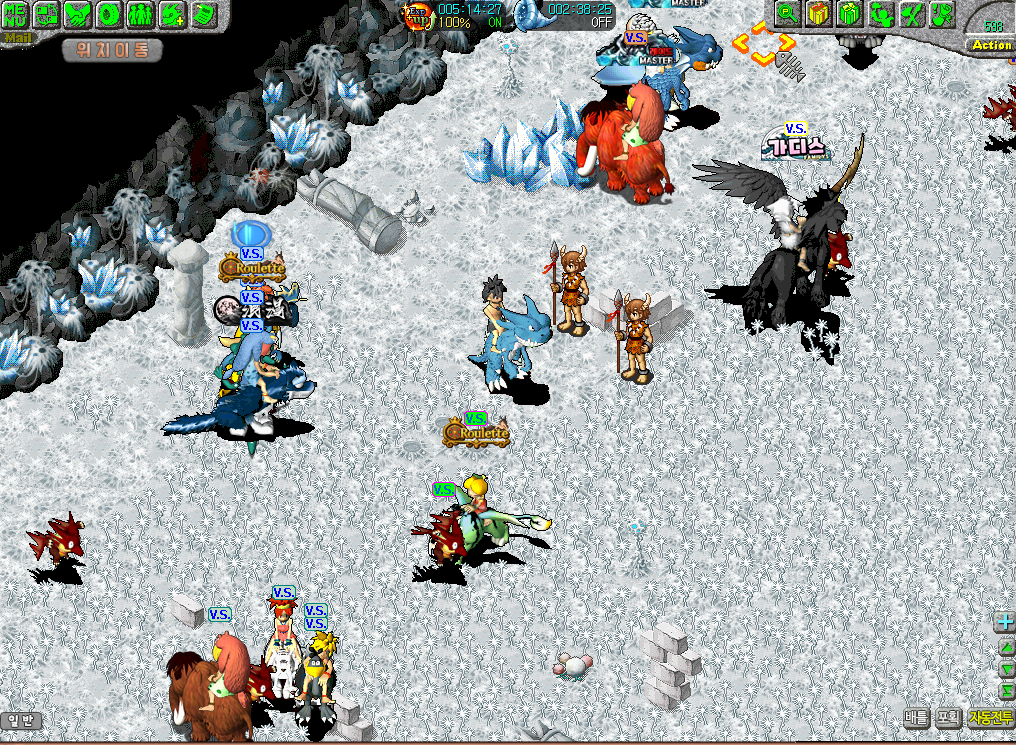This screenshot has height=745, width=1016.
Task: Click the trade exchange icon
Action: [x=47, y=14]
